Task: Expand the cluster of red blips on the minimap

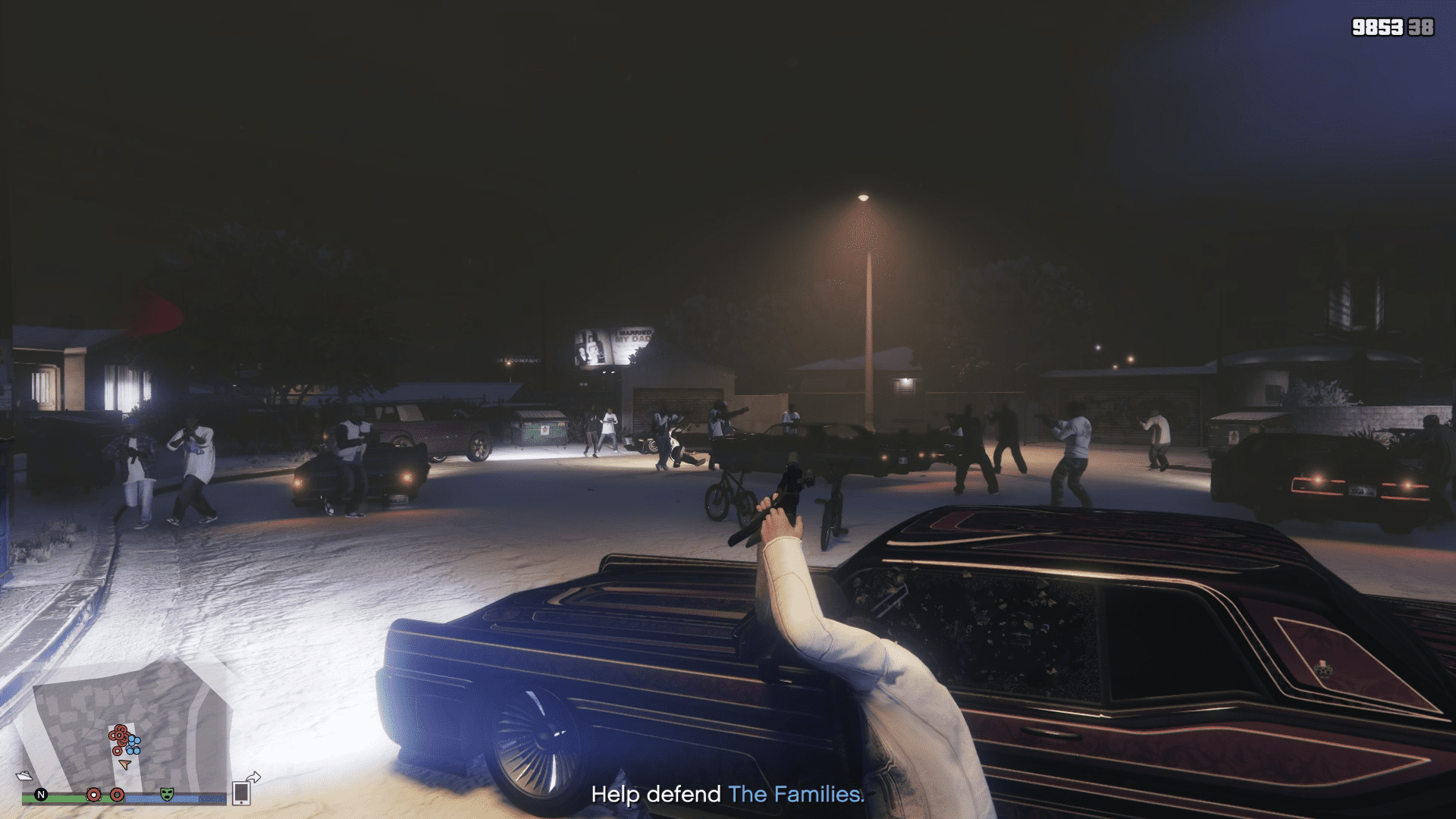Action: 119,734
